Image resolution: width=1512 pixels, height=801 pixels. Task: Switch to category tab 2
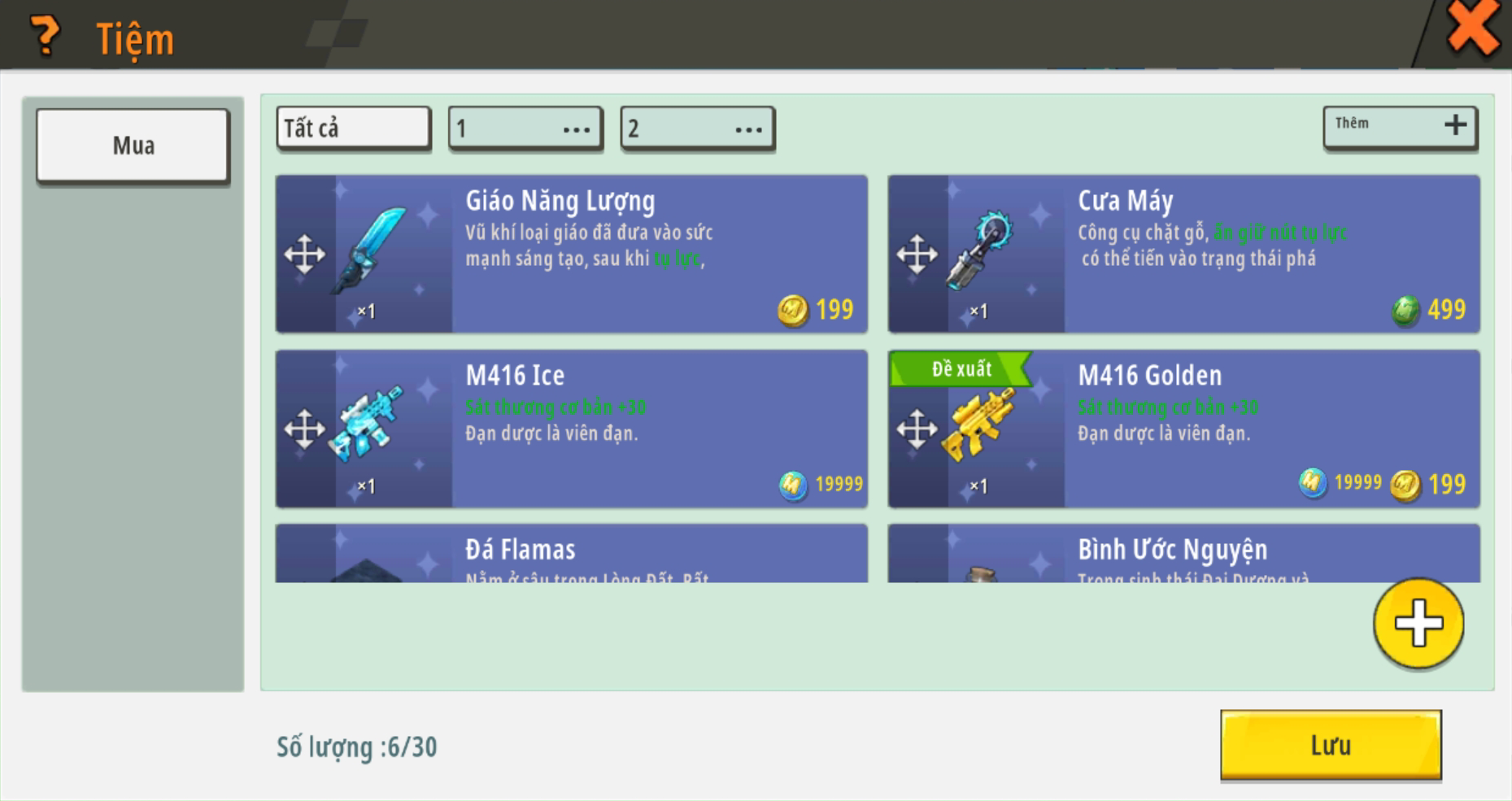697,128
